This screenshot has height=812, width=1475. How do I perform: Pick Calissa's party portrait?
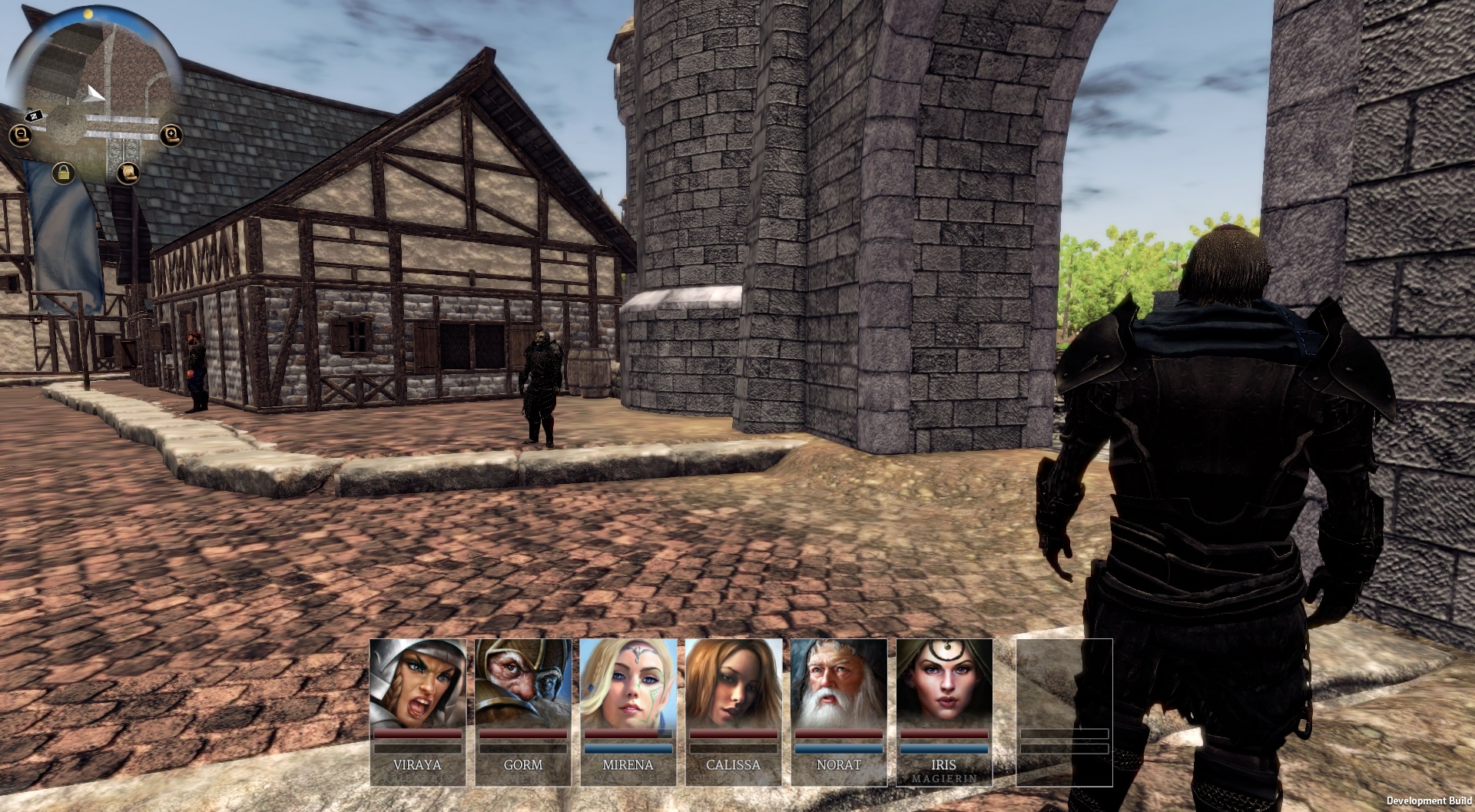tap(733, 684)
